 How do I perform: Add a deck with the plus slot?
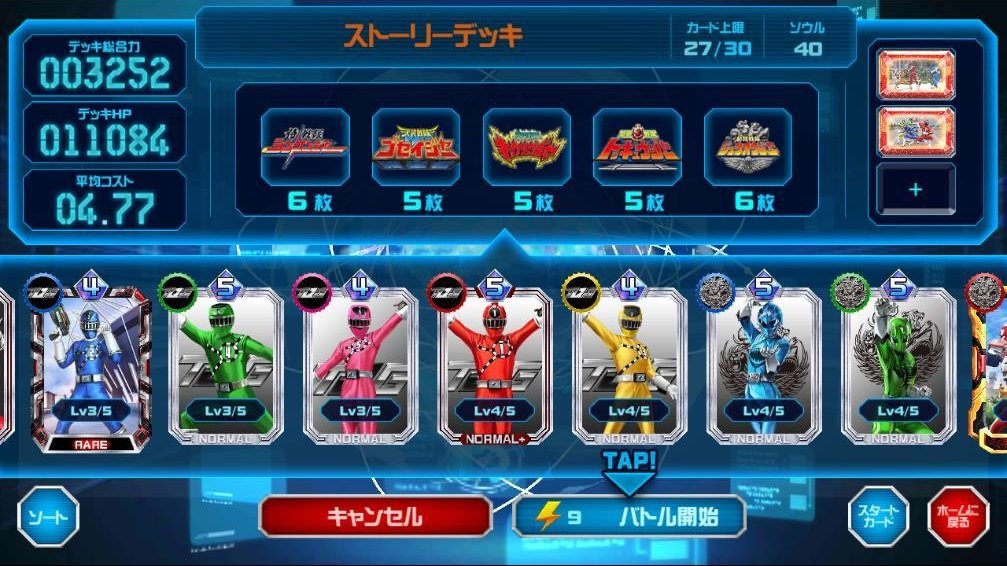pos(916,189)
